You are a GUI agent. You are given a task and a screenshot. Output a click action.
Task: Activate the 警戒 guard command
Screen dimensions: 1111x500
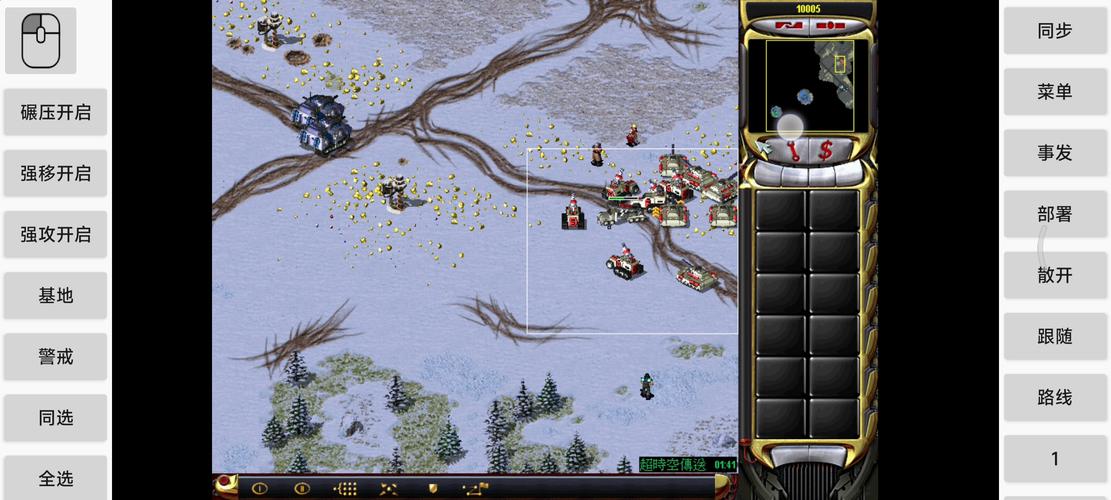56,357
